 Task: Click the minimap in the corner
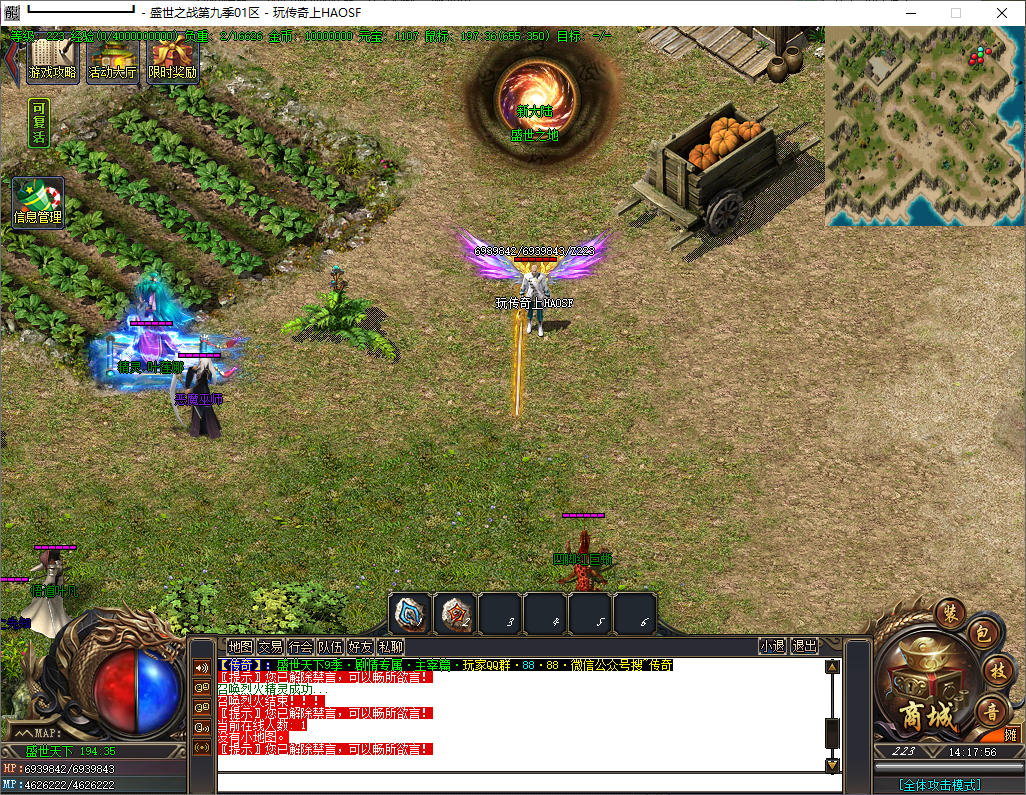click(x=924, y=126)
